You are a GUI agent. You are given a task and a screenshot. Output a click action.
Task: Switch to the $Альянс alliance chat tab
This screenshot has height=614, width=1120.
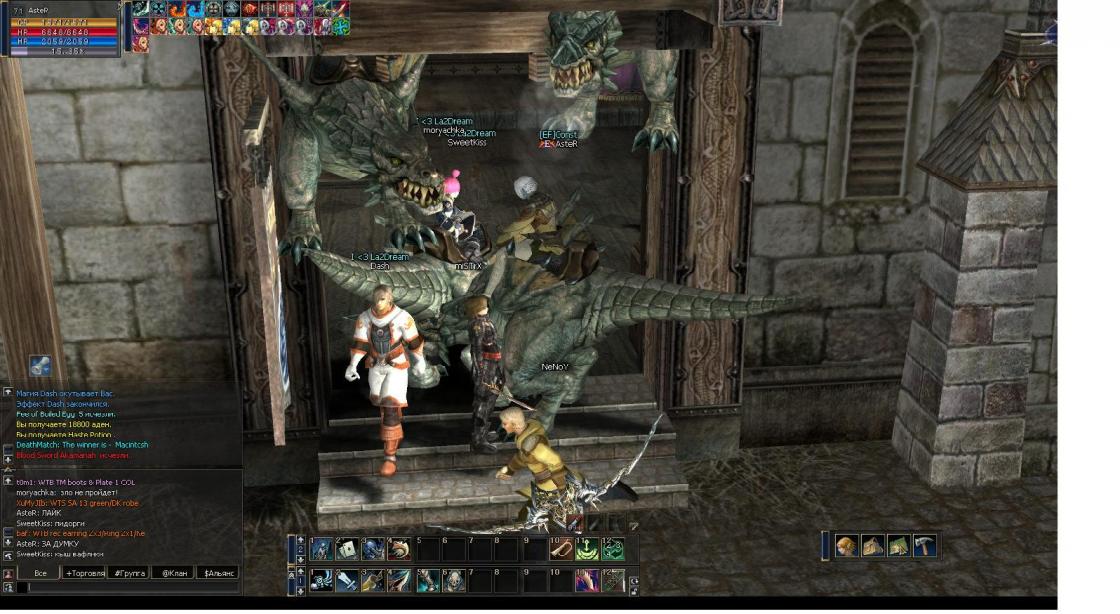point(217,573)
